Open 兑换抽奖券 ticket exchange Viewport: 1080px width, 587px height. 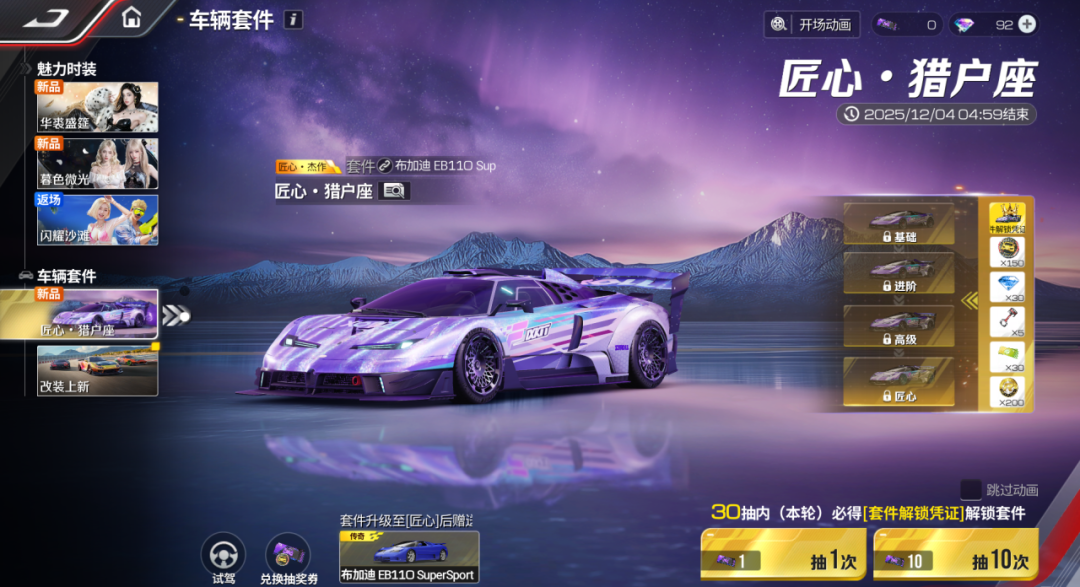pos(287,555)
